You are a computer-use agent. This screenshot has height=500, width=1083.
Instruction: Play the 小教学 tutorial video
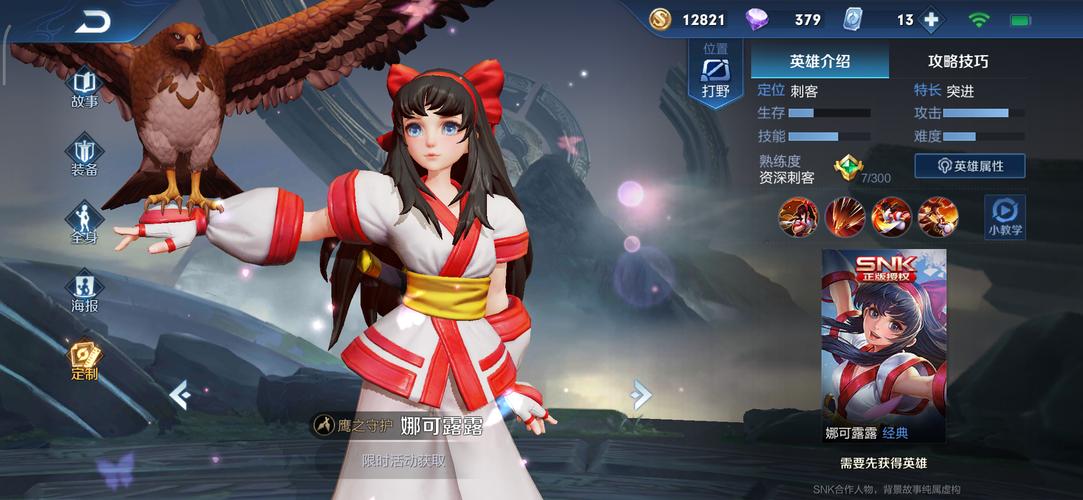tap(1004, 215)
